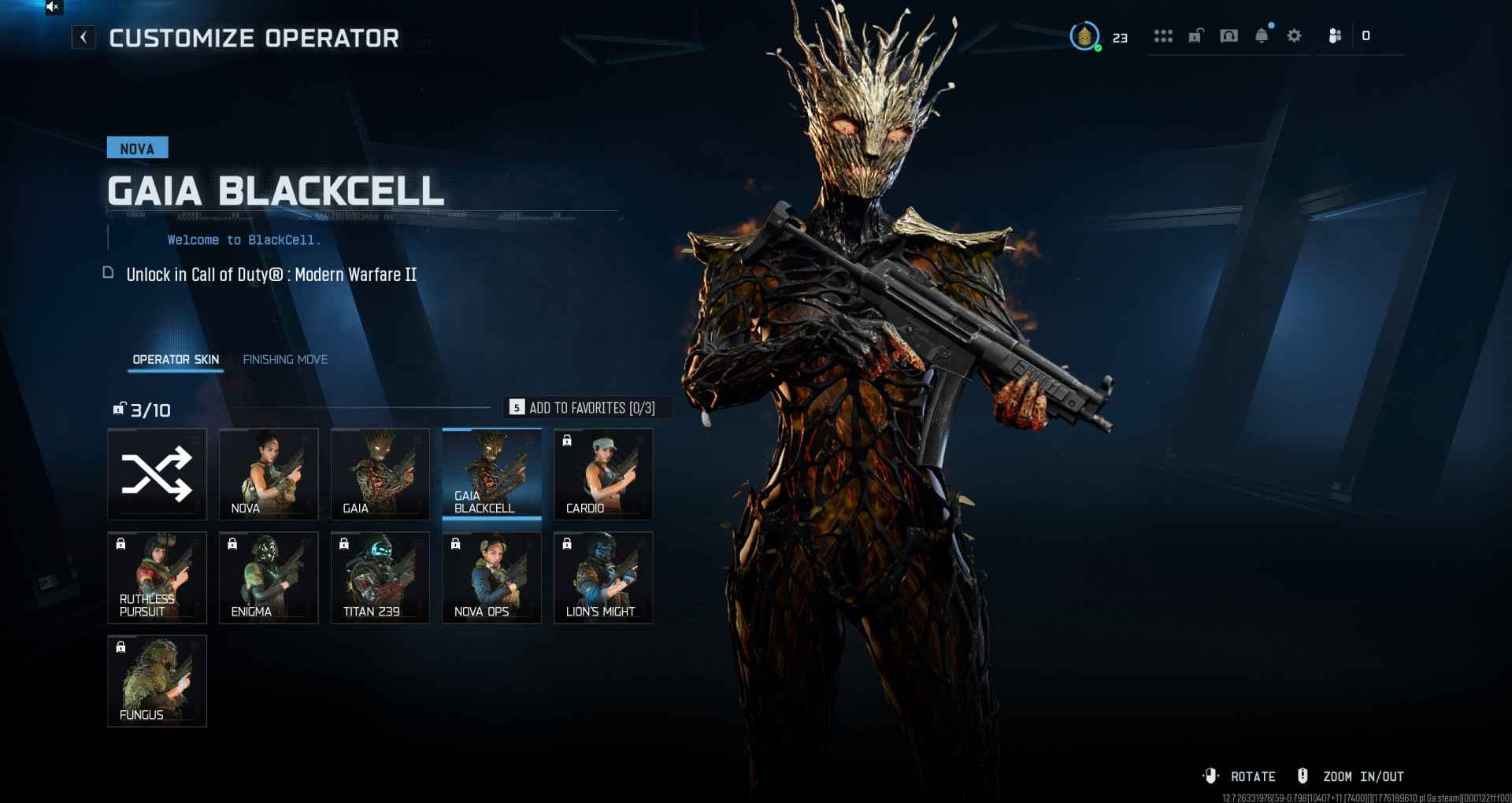Toggle the muted speaker icon
This screenshot has height=803, width=1512.
(x=53, y=7)
